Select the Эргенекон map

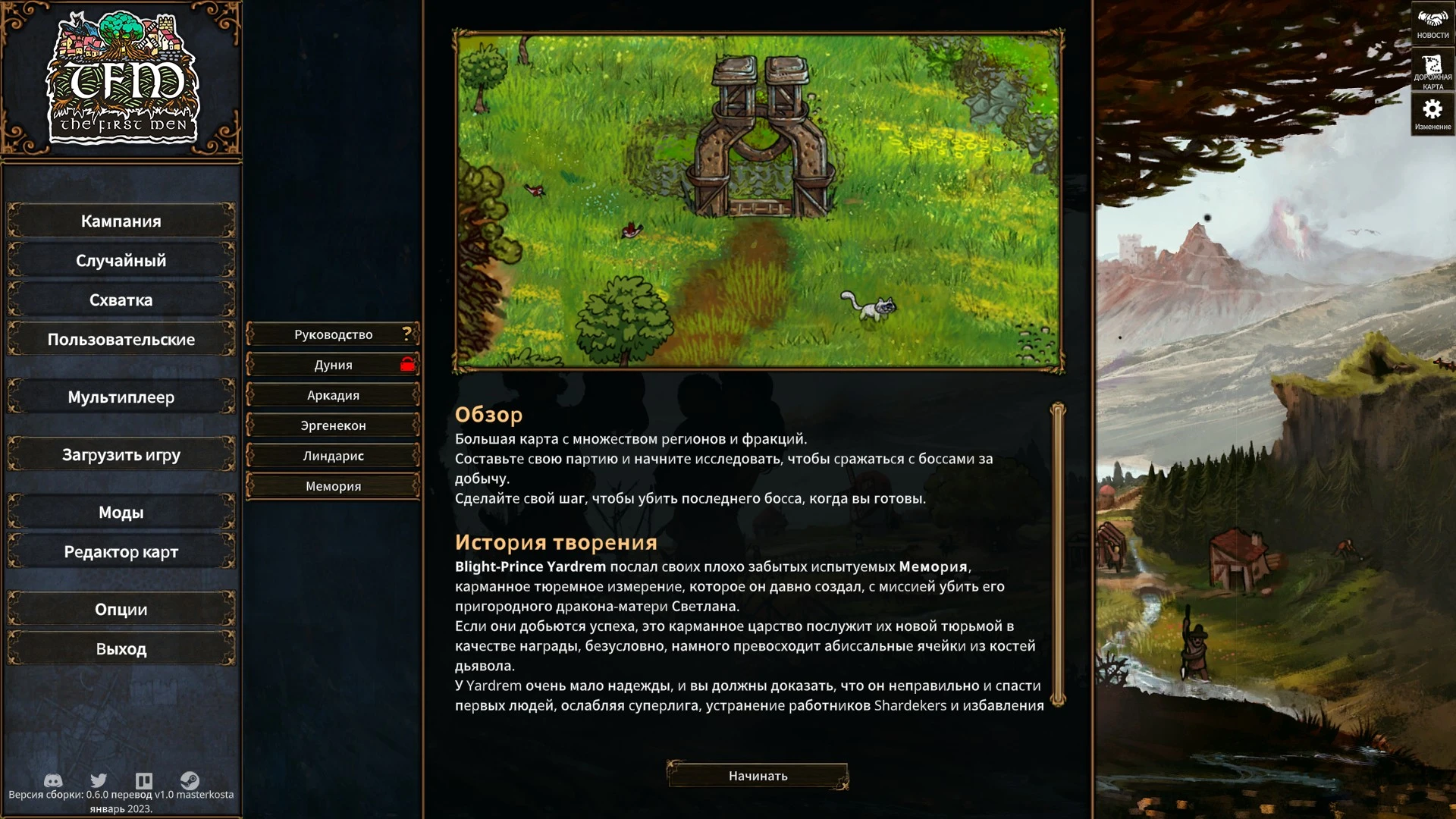point(332,425)
